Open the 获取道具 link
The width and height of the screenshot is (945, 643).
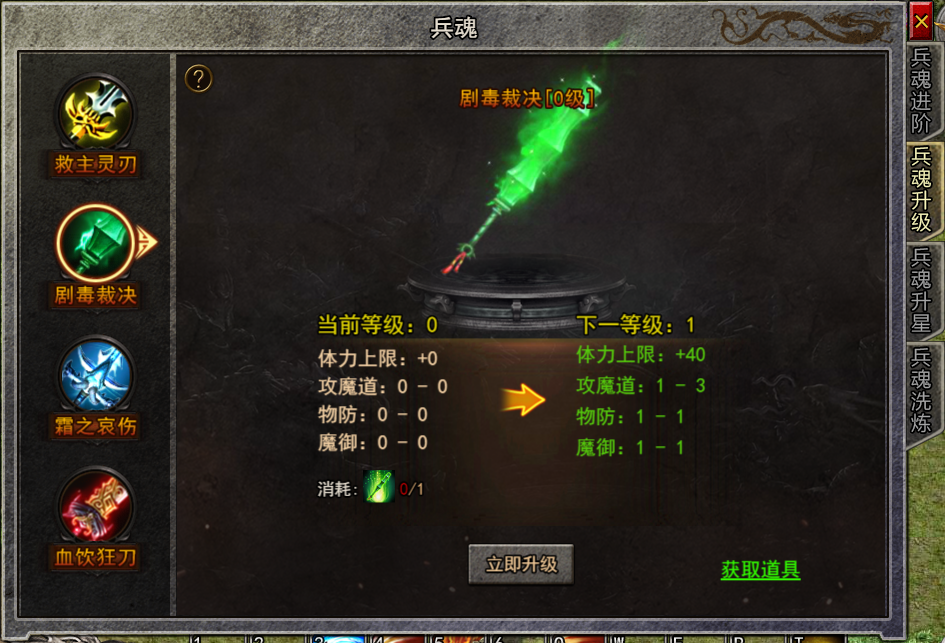pyautogui.click(x=760, y=571)
